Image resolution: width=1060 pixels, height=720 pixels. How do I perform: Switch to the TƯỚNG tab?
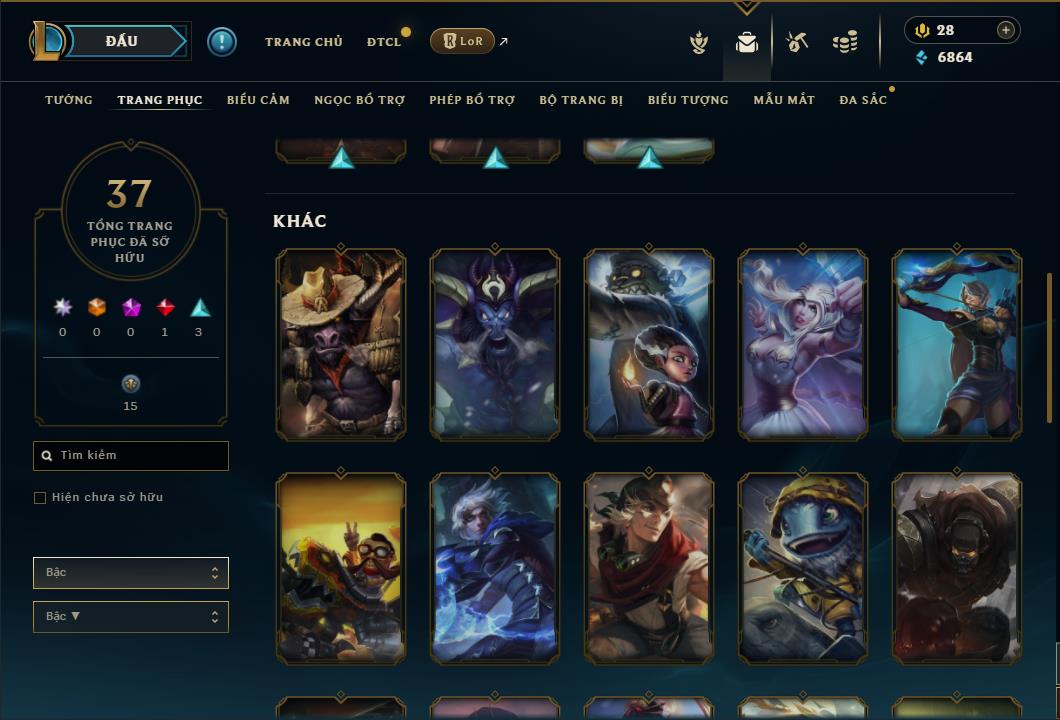click(x=69, y=100)
